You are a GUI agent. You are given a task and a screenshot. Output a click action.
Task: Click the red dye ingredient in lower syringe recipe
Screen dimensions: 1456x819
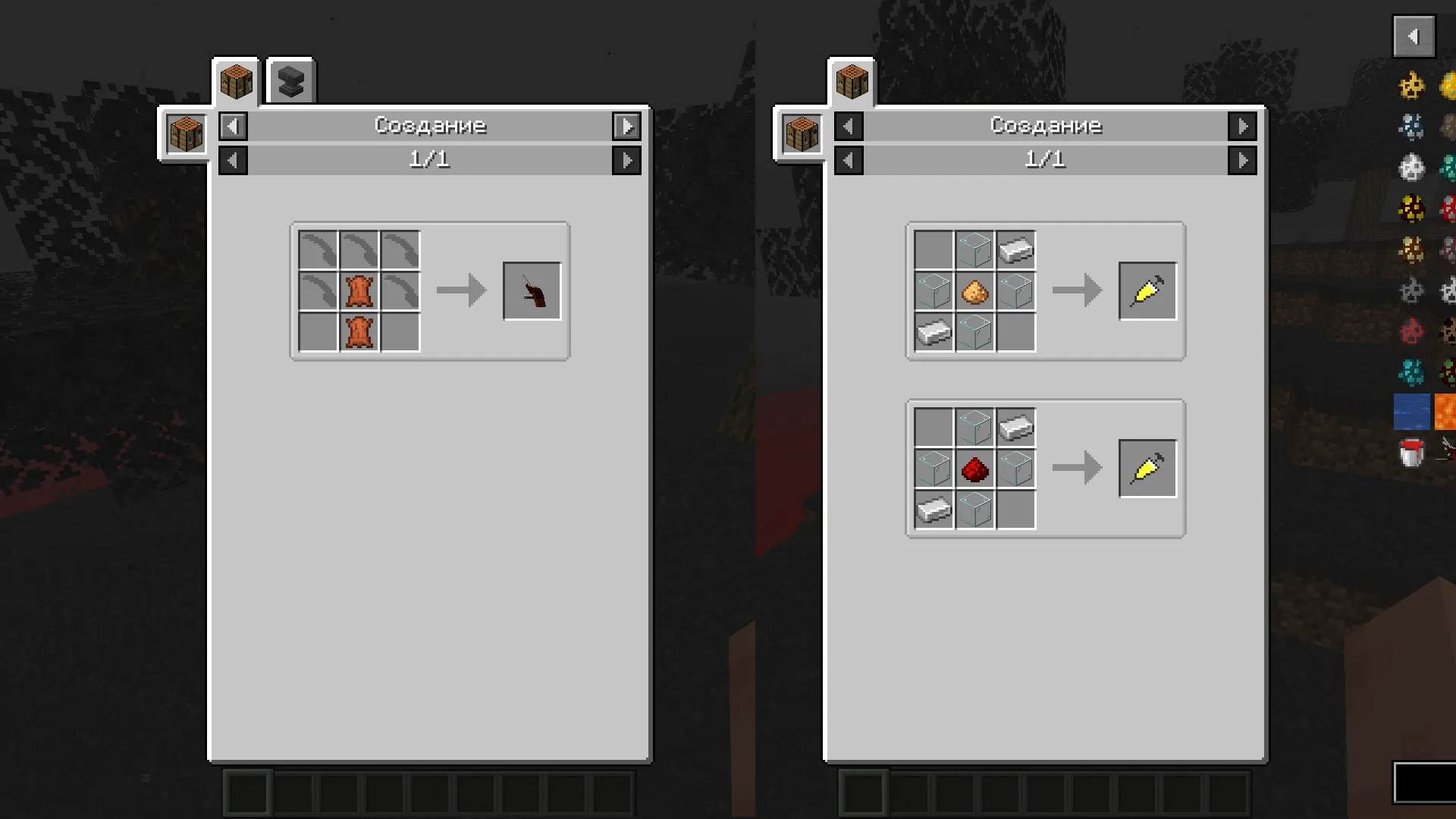tap(974, 468)
